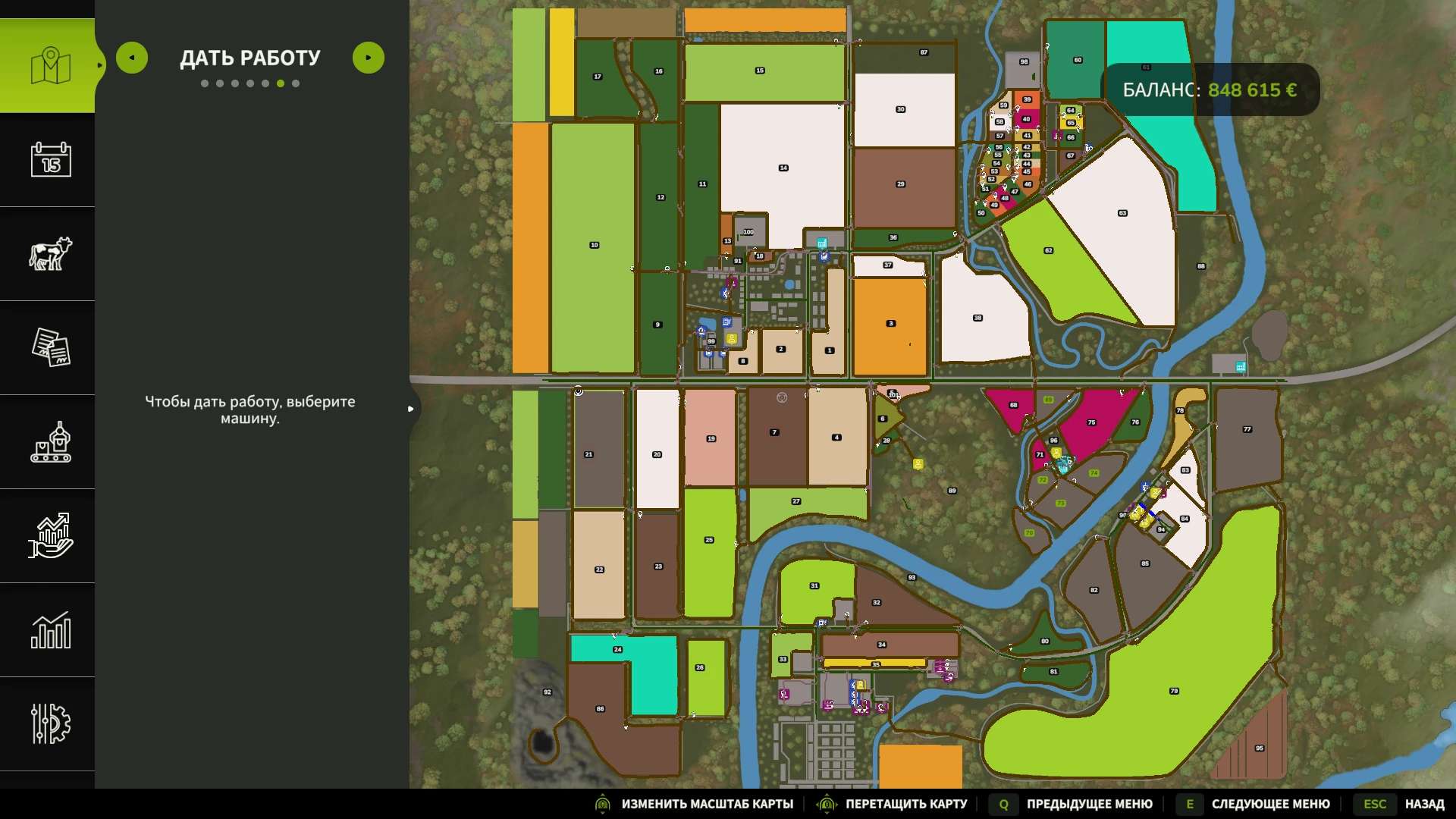View the statistics bar chart tab

tap(50, 629)
